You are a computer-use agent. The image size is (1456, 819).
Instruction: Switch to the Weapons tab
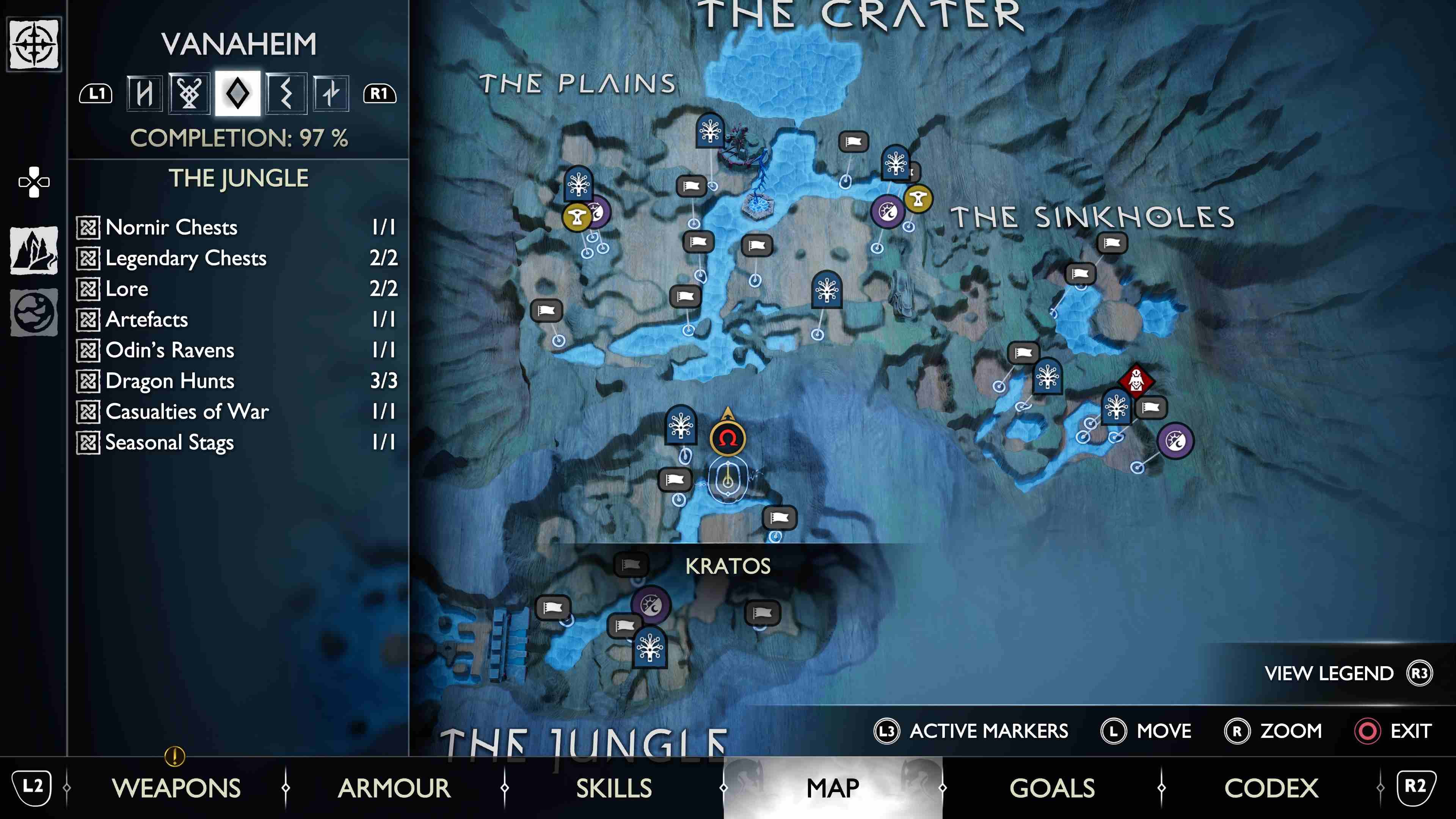(176, 788)
